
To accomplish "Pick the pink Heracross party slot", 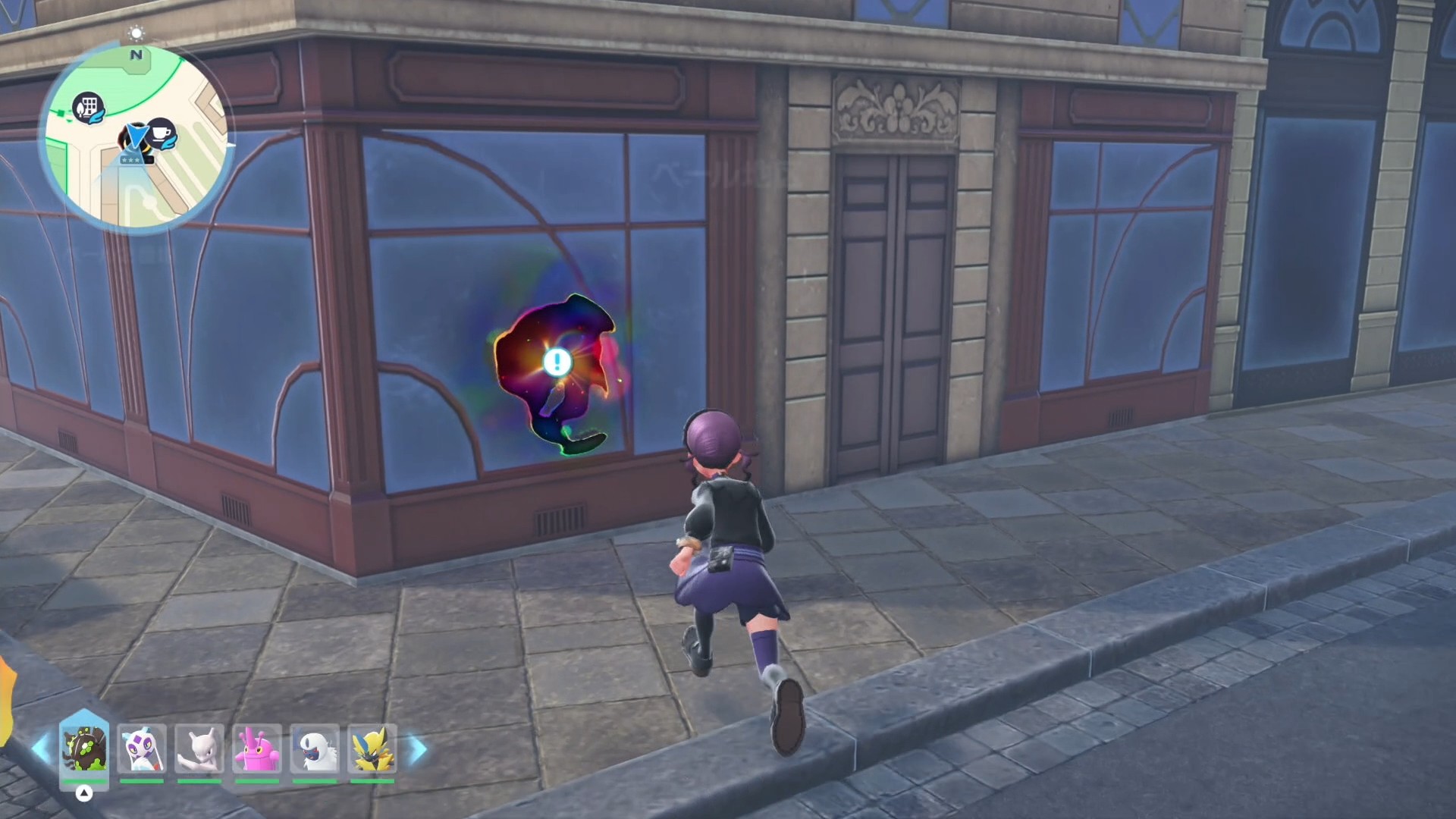I will (x=257, y=749).
